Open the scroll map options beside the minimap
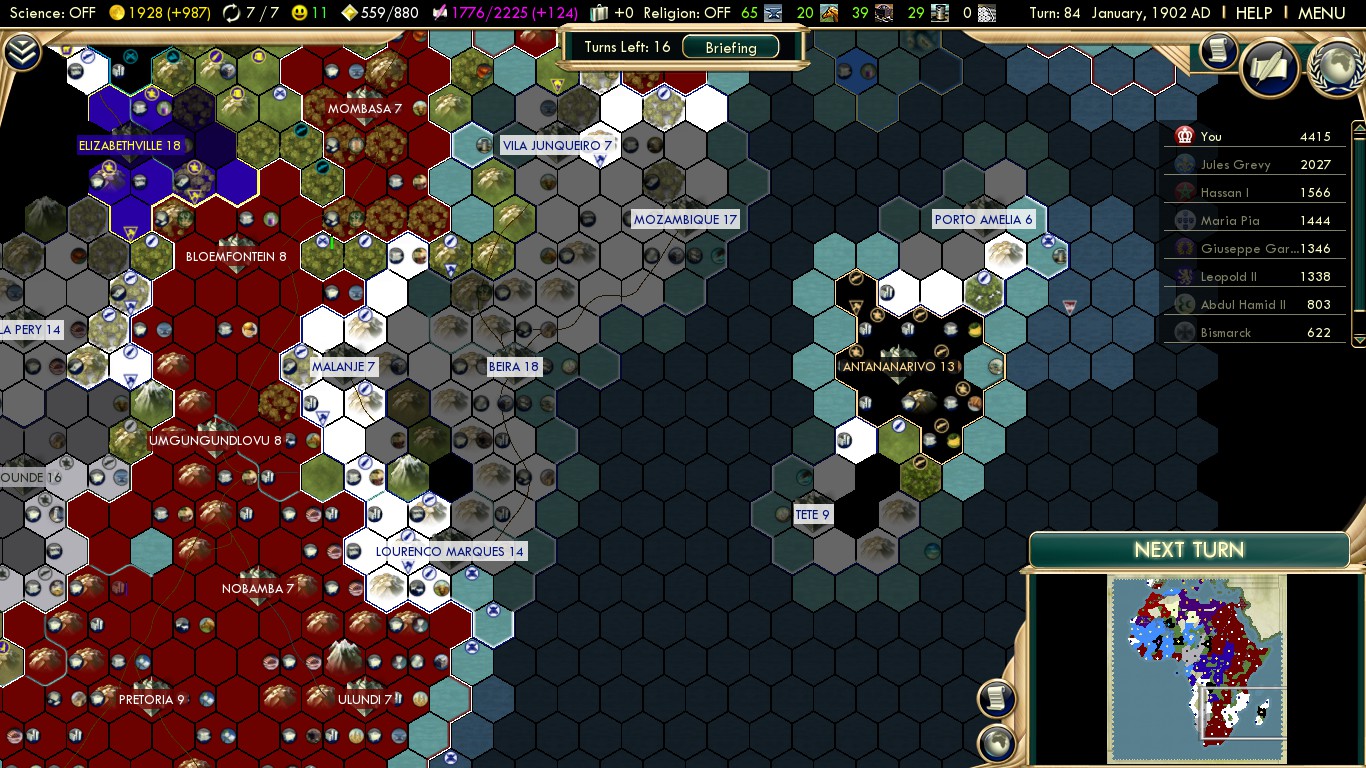 click(996, 698)
